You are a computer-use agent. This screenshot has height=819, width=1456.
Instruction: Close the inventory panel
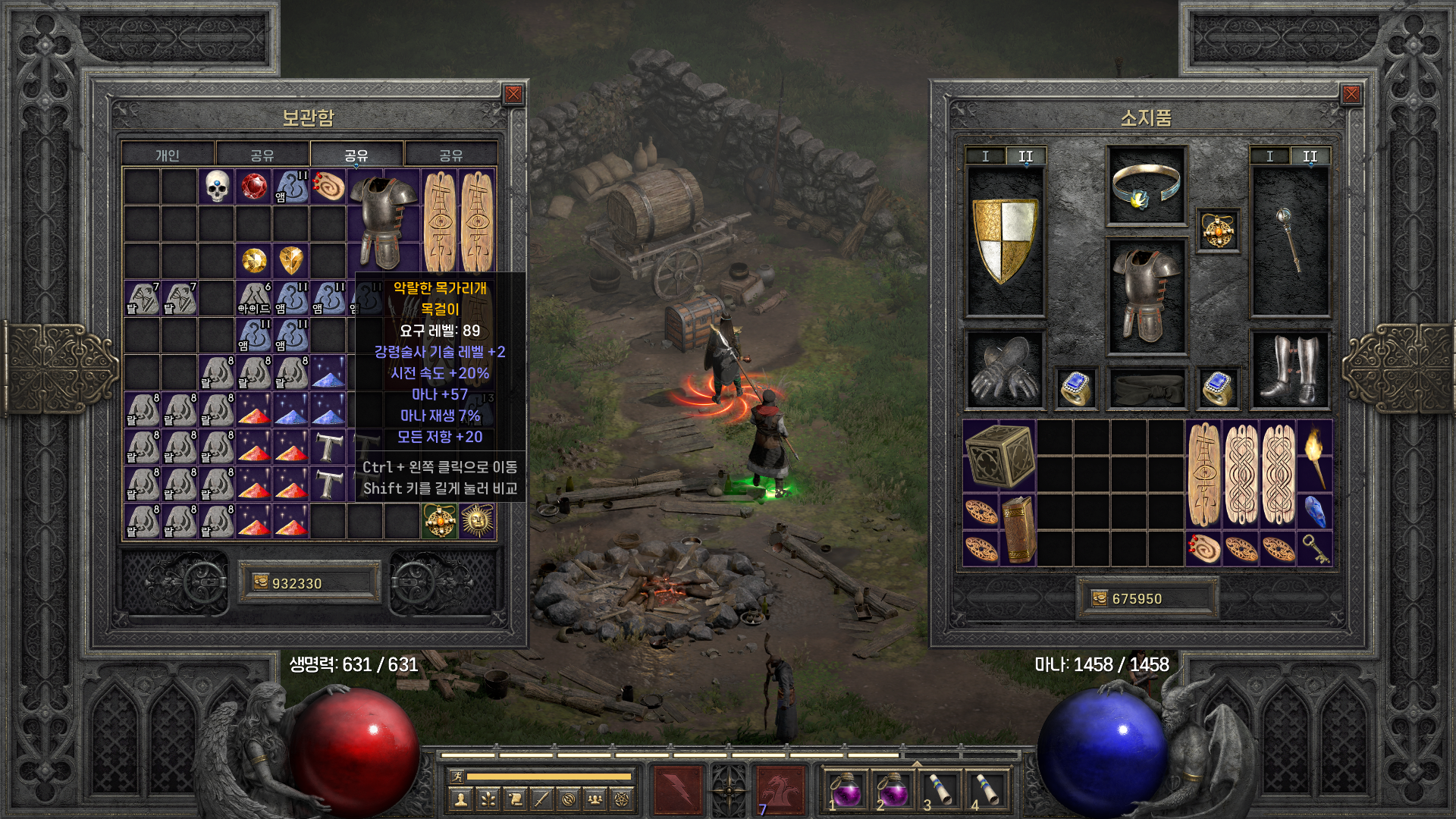tap(1351, 94)
